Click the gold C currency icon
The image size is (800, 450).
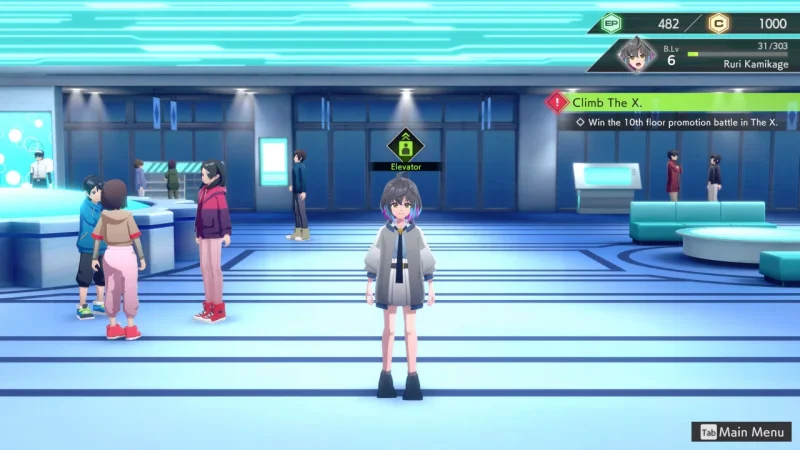click(x=719, y=23)
